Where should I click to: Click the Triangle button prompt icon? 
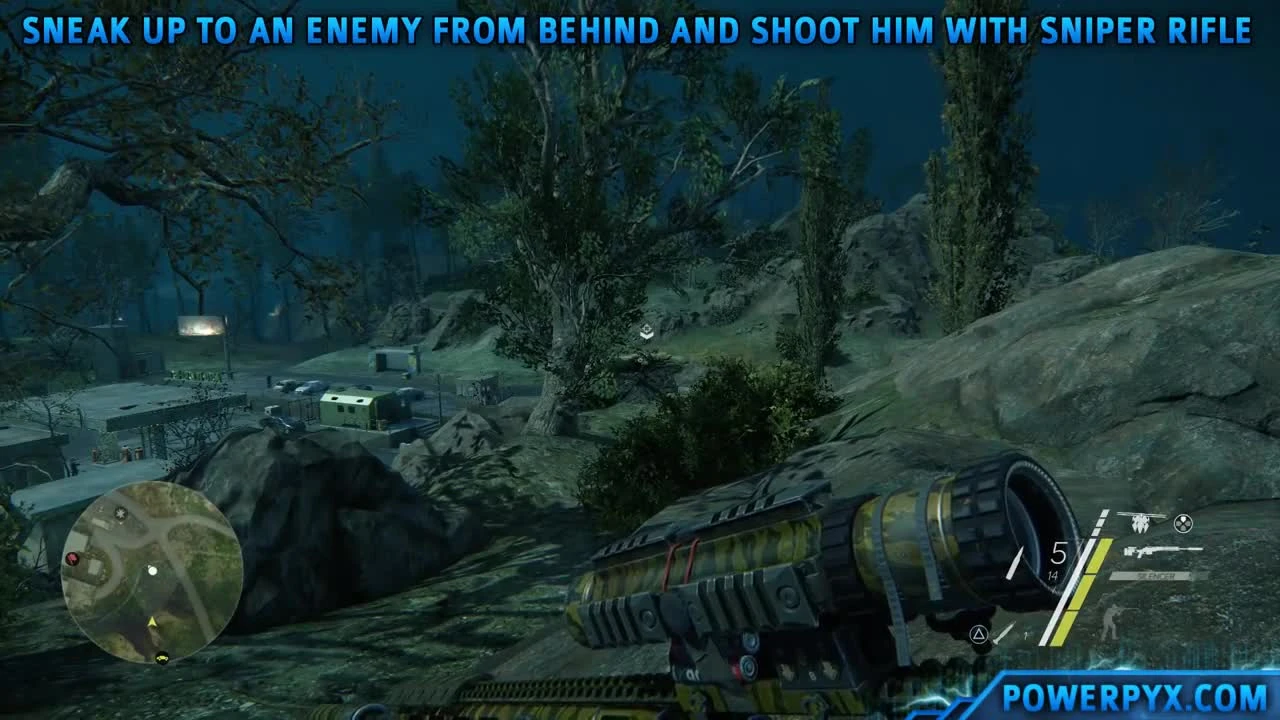(x=979, y=634)
